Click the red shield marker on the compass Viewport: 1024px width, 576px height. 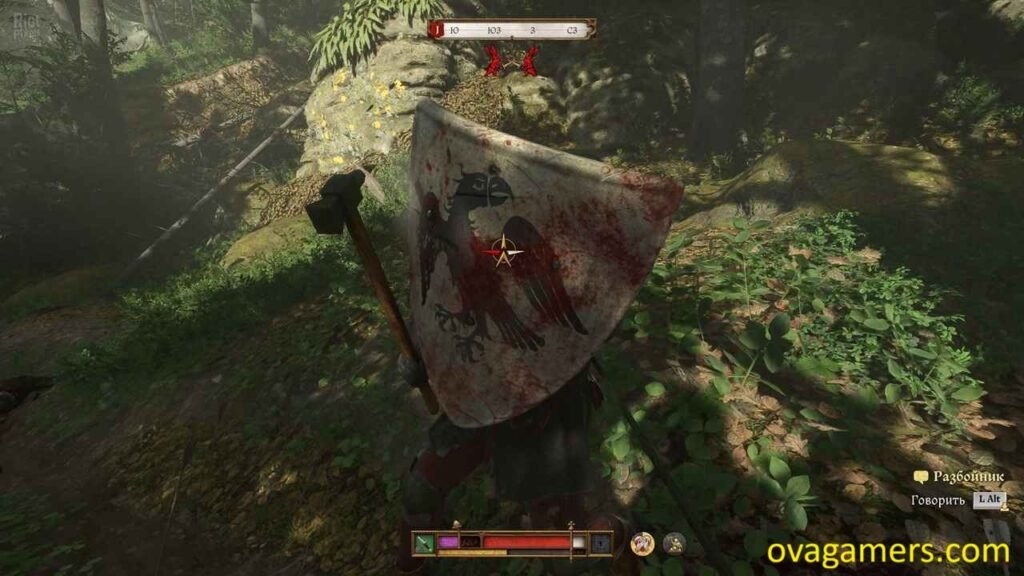(436, 30)
